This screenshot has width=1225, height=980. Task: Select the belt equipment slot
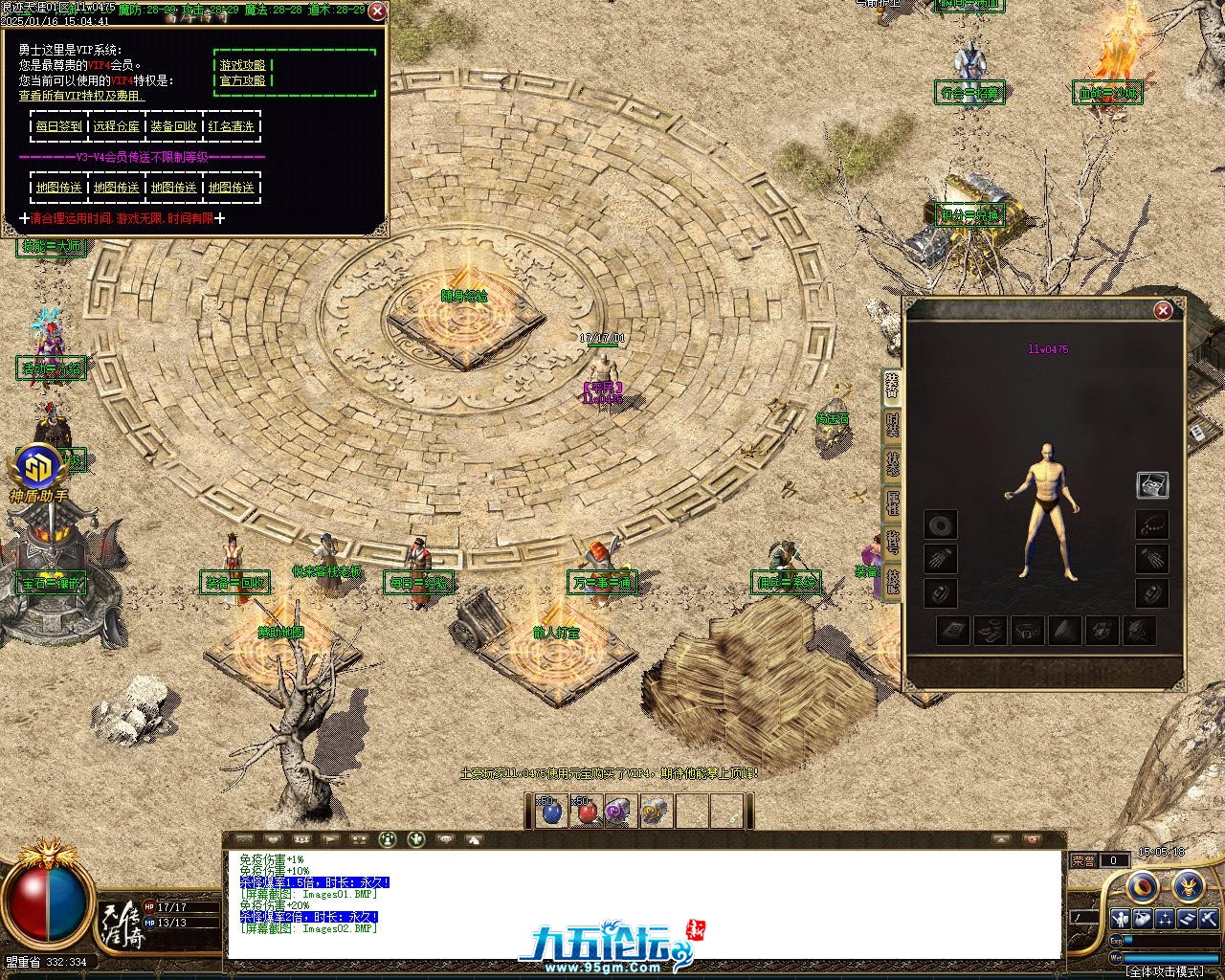1027,631
